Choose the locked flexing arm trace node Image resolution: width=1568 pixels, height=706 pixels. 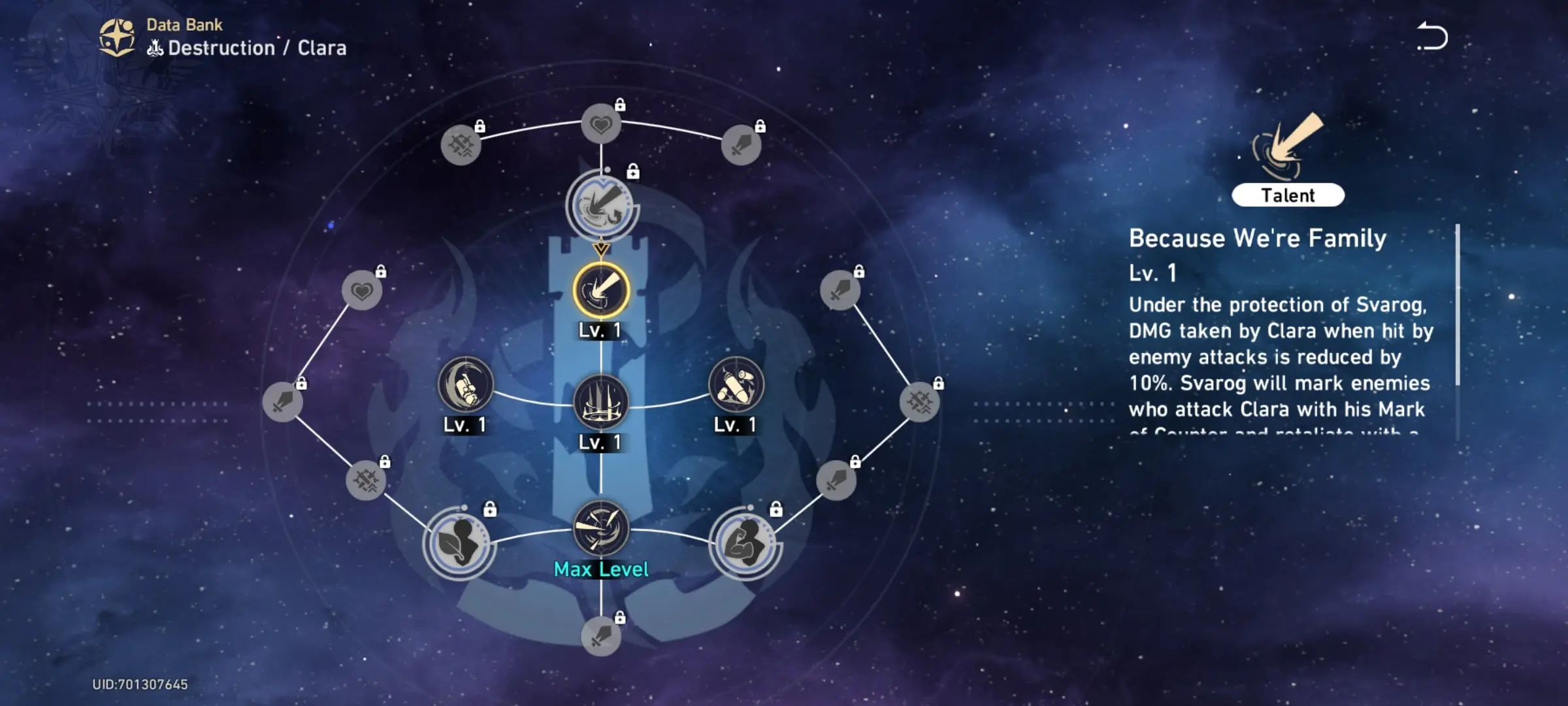pos(745,543)
